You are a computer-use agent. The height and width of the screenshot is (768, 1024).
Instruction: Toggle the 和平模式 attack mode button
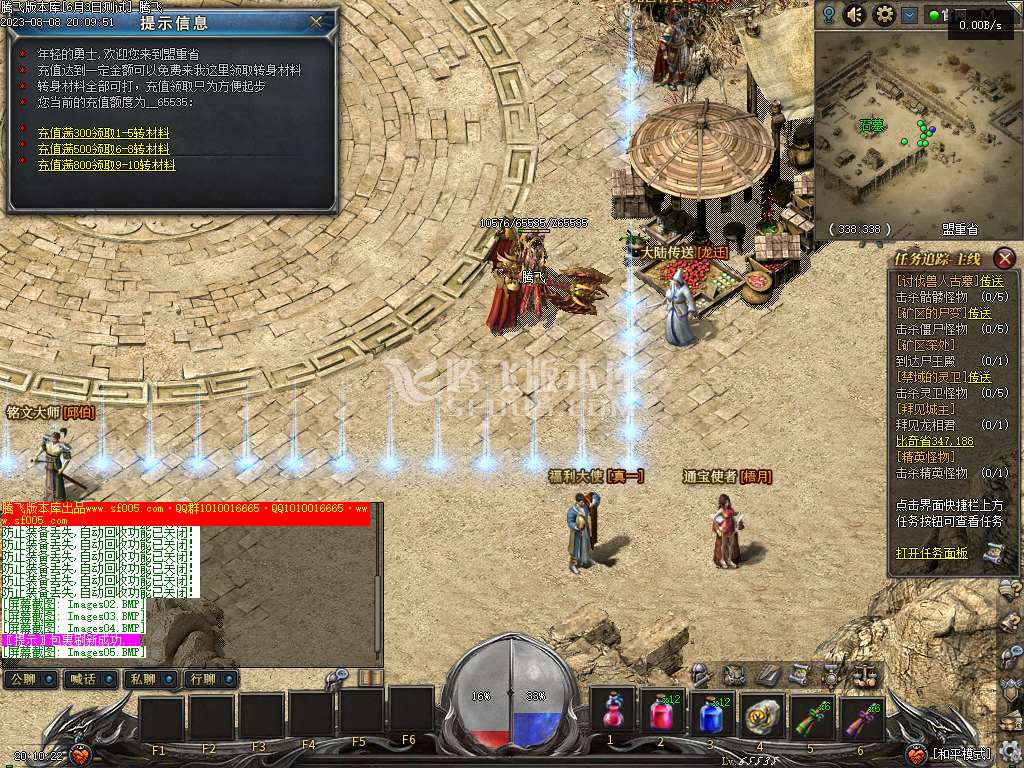coord(961,754)
